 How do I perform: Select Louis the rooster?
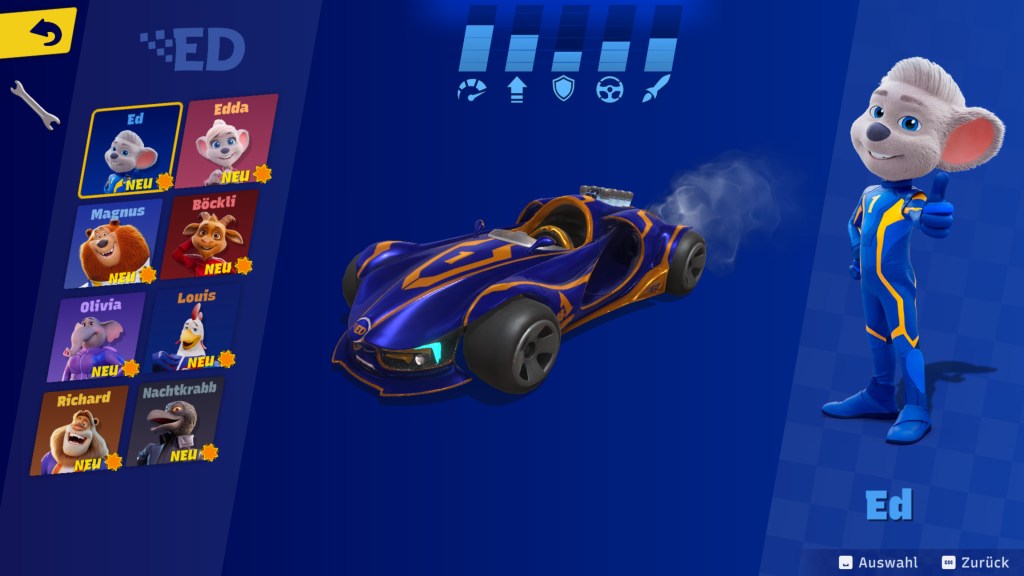click(x=194, y=328)
